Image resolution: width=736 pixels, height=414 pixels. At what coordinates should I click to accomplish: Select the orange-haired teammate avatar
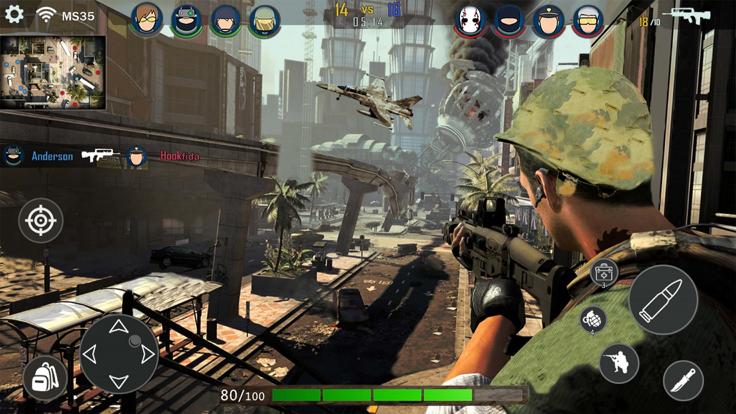146,18
